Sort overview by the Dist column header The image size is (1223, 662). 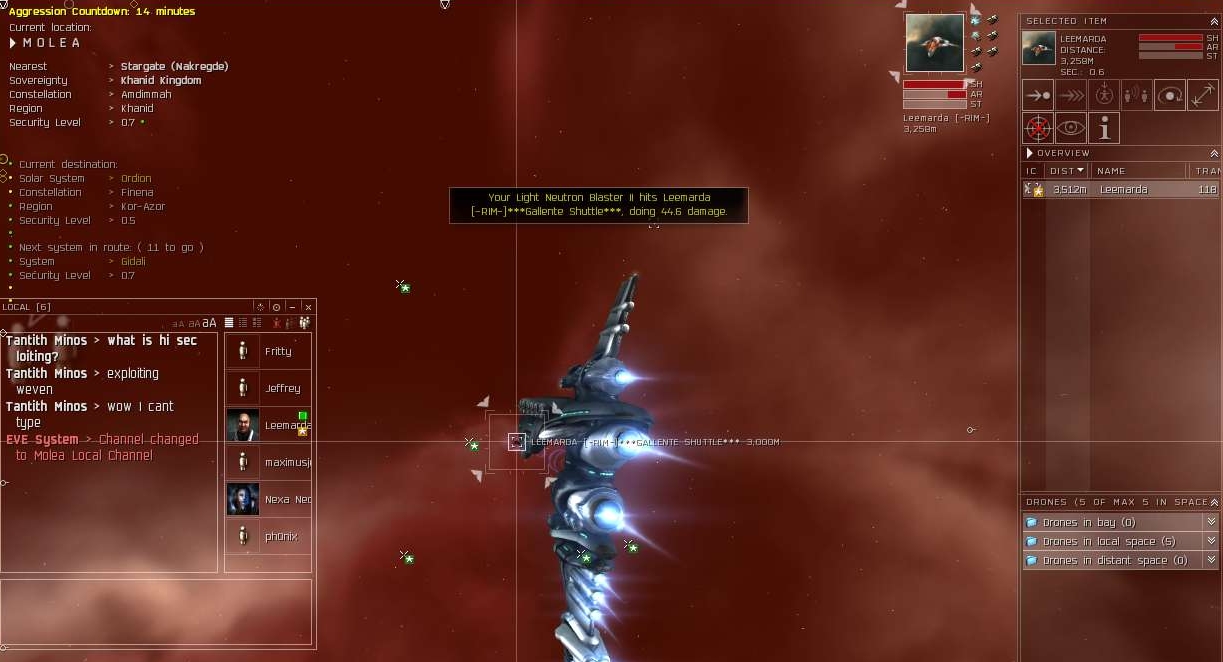click(1067, 171)
